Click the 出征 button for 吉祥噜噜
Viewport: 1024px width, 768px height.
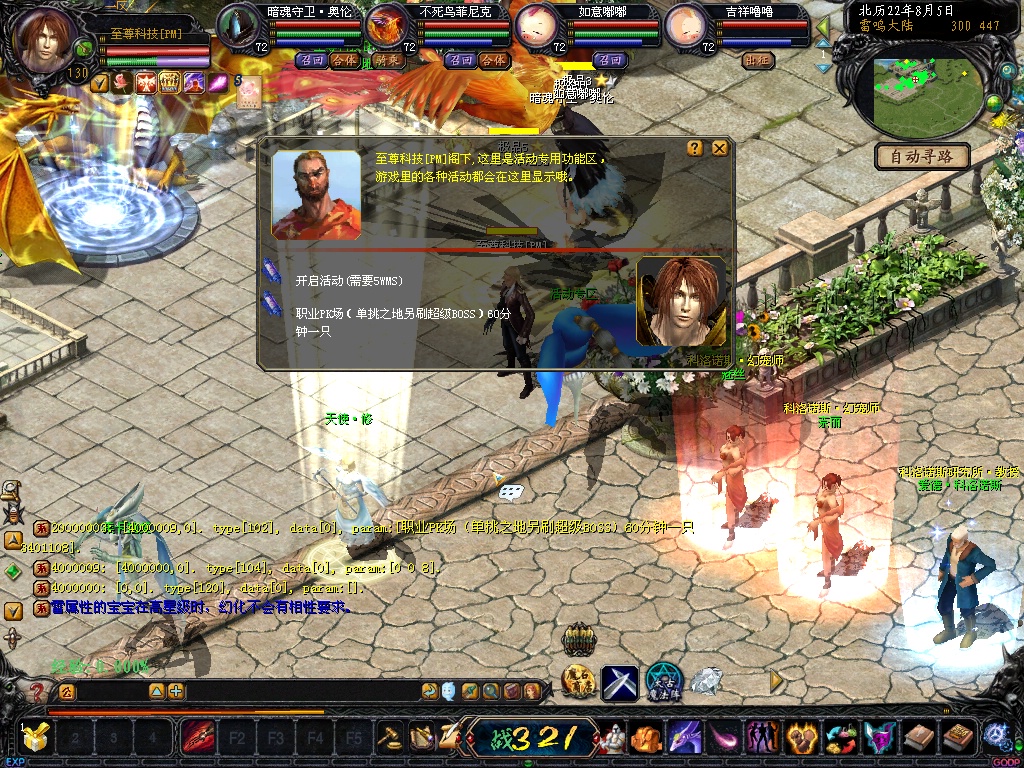pos(759,60)
